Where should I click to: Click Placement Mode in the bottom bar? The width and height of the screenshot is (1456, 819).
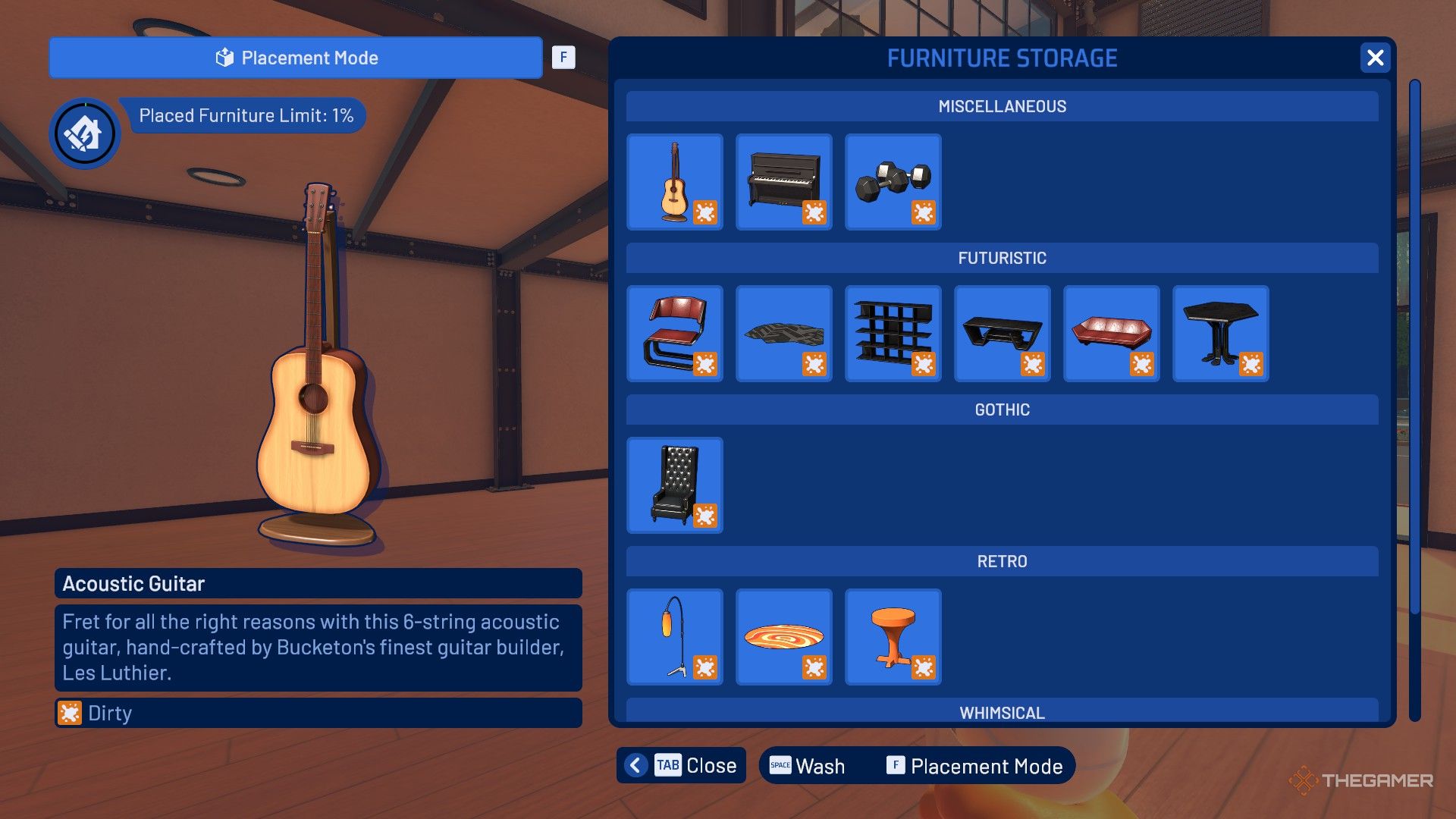pyautogui.click(x=974, y=766)
